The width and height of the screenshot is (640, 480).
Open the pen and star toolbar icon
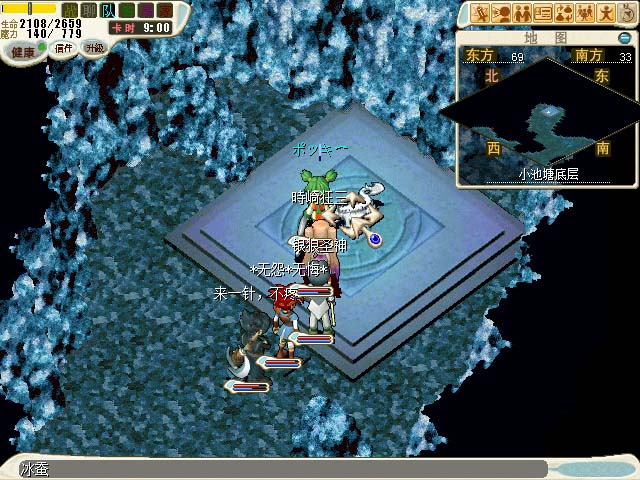point(480,13)
